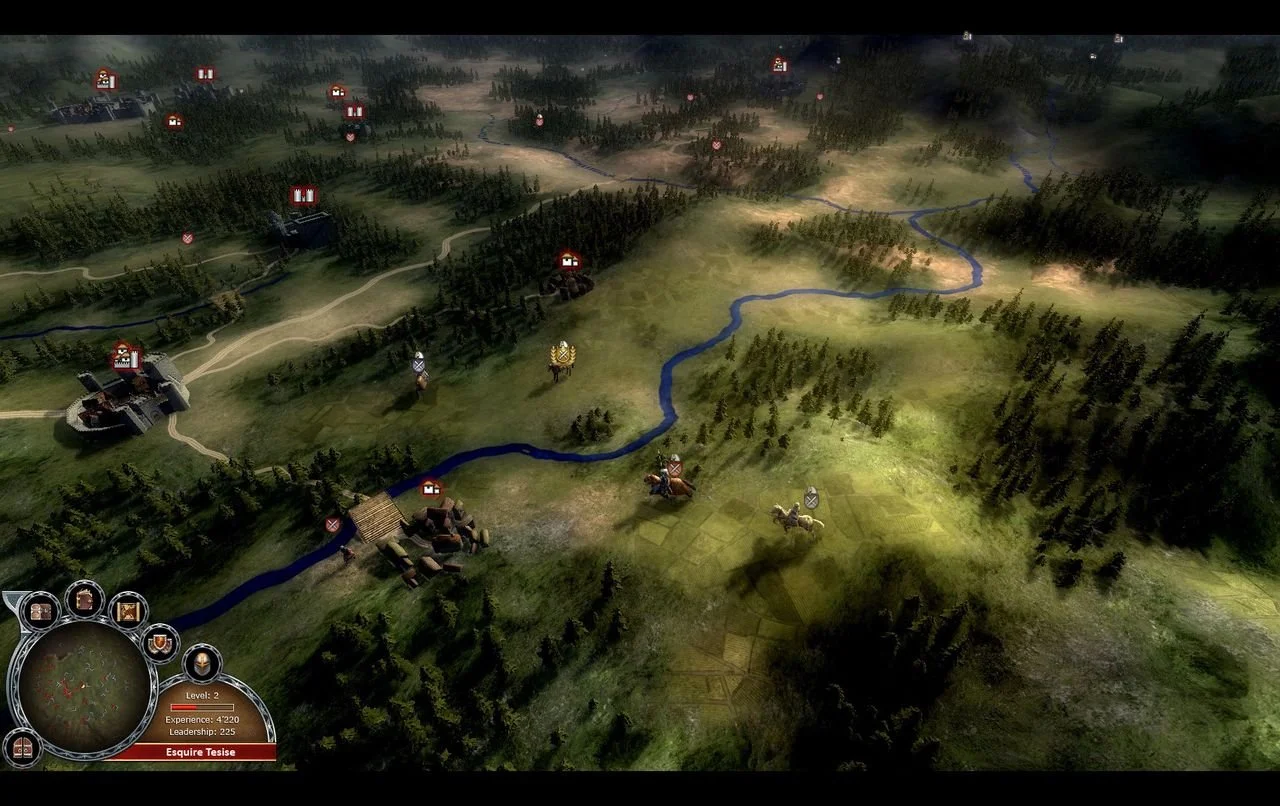
Task: Open the quest journal book icon
Action: (x=82, y=599)
